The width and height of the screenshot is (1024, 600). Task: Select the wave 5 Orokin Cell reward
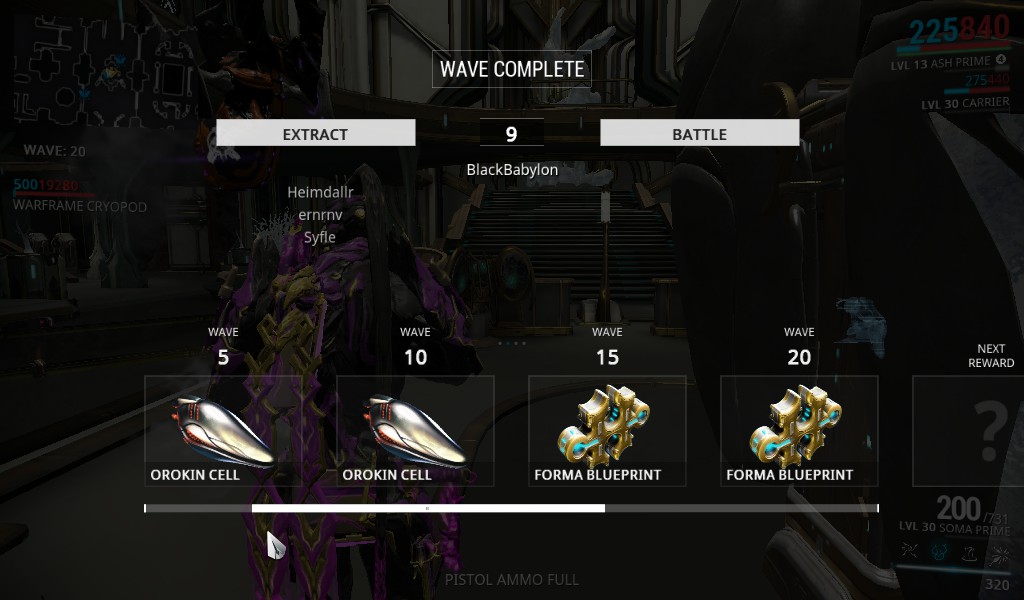coord(223,430)
